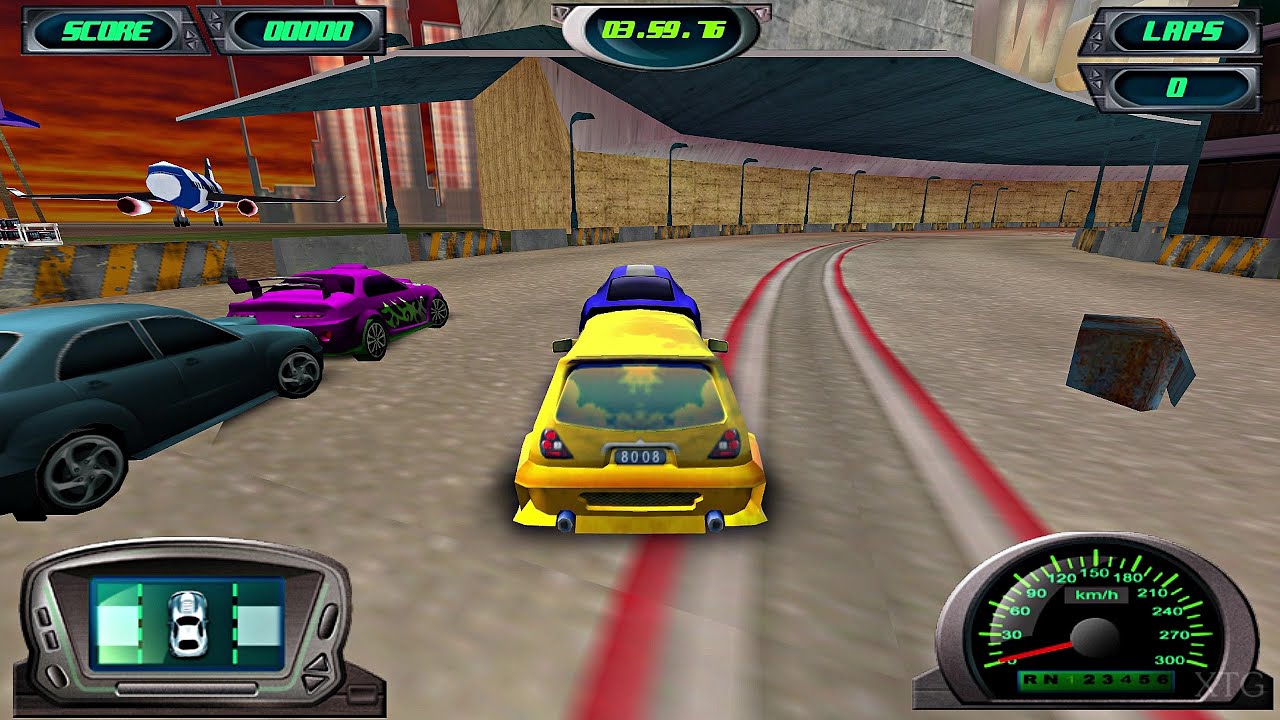Click the car radar display panel
This screenshot has width=1280, height=720.
click(188, 623)
